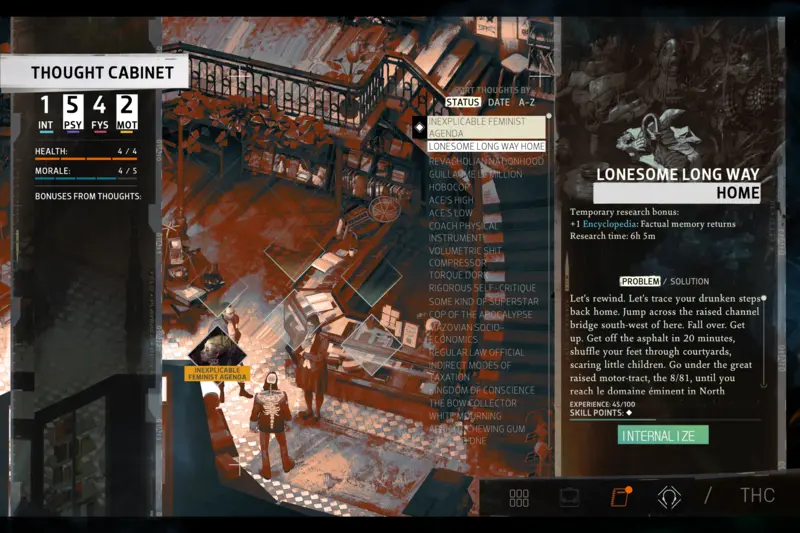Select the Torque Dork thought

coord(460,274)
